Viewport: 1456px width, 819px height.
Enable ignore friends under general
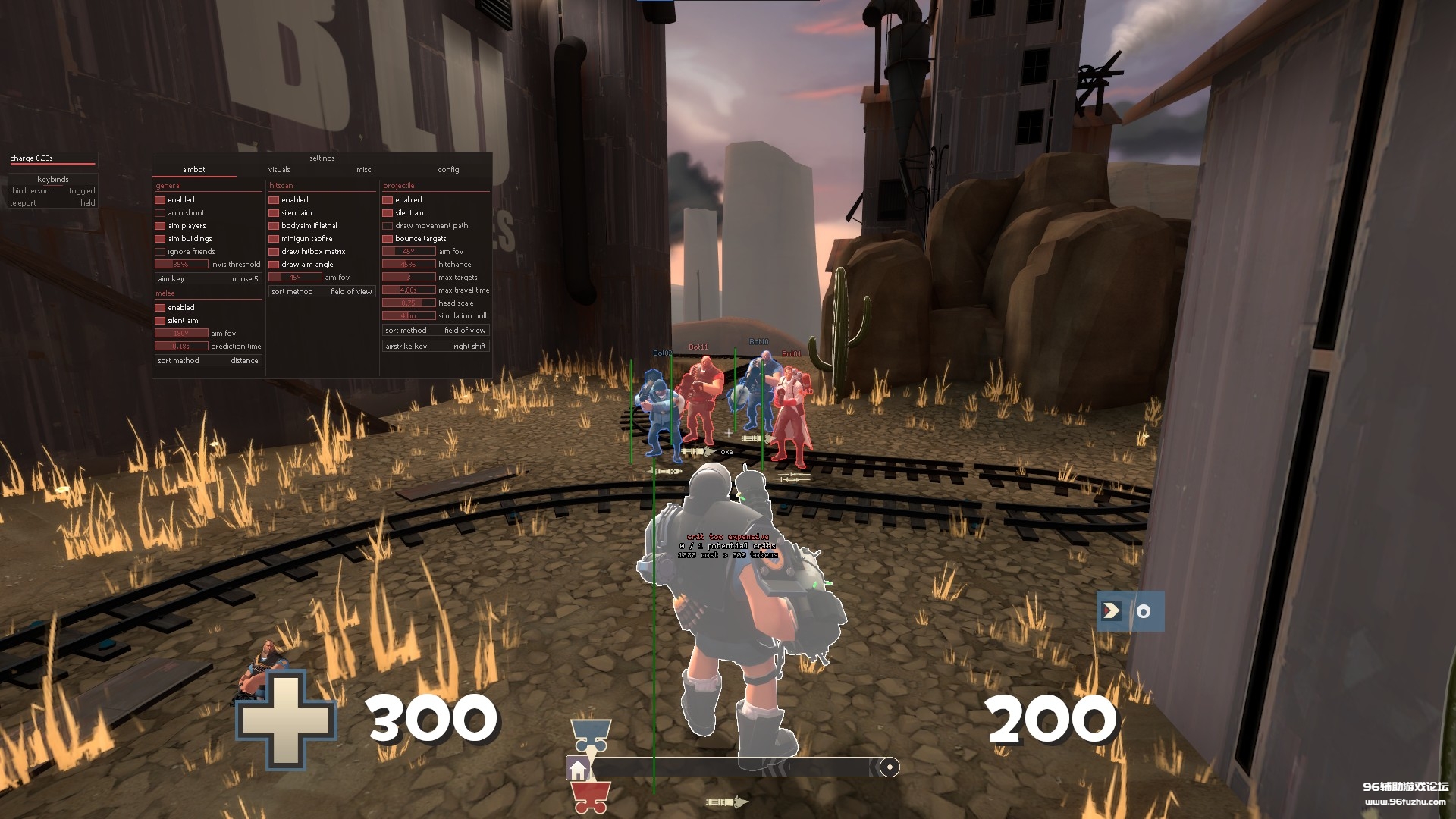160,251
